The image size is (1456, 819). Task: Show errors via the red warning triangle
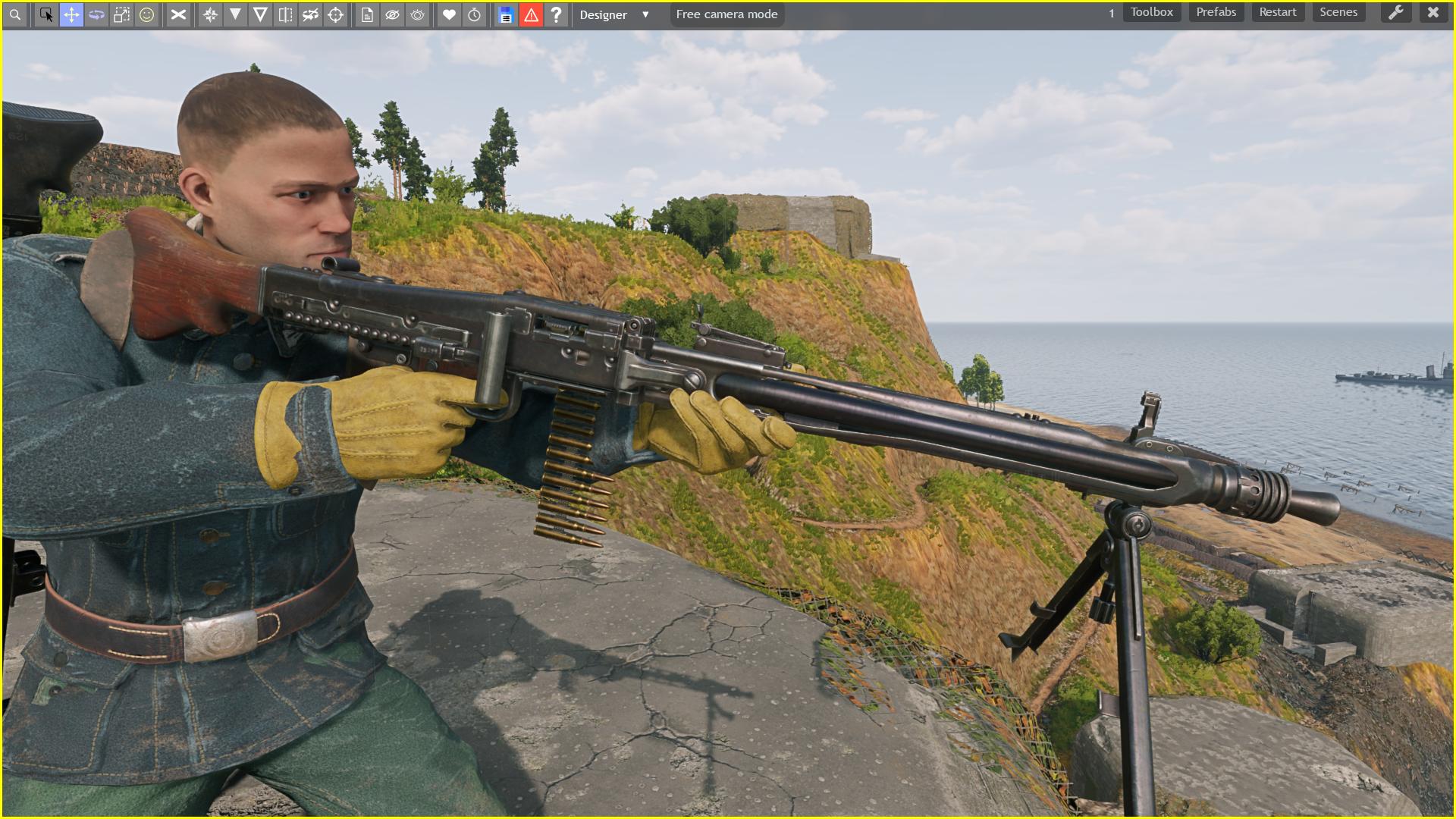click(x=531, y=14)
